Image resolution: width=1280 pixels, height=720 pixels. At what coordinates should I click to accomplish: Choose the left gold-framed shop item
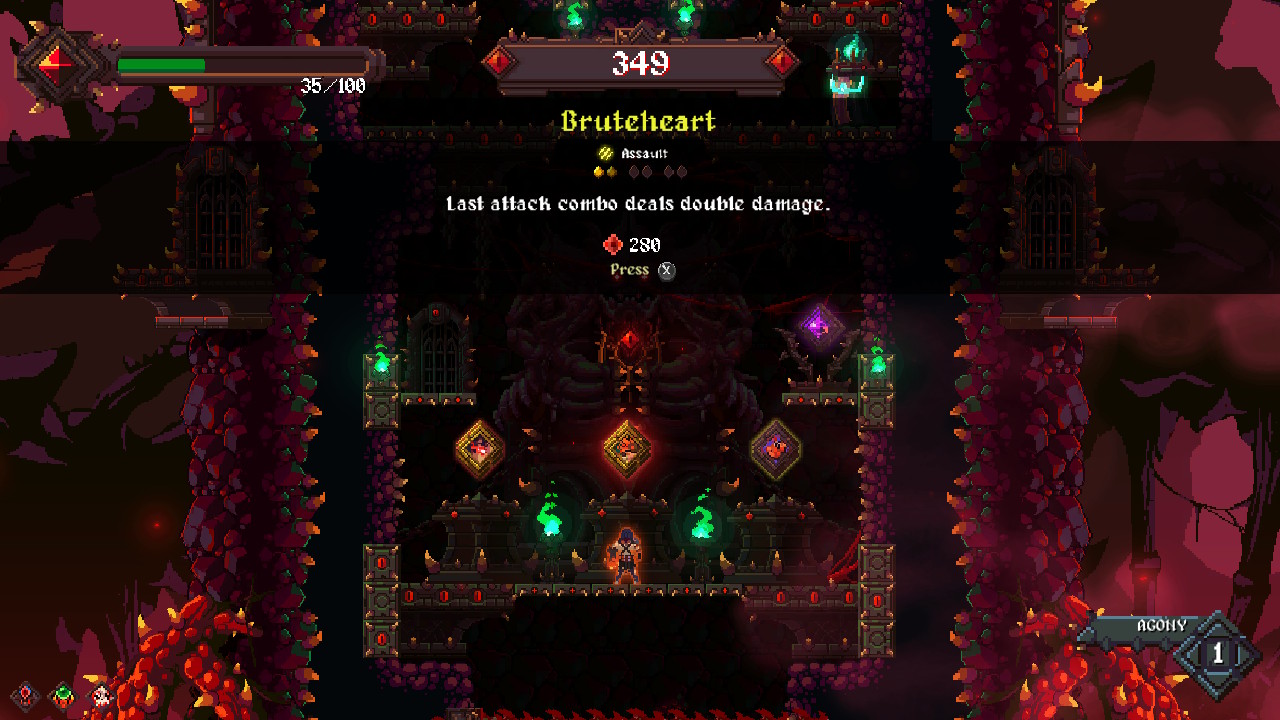coord(480,449)
